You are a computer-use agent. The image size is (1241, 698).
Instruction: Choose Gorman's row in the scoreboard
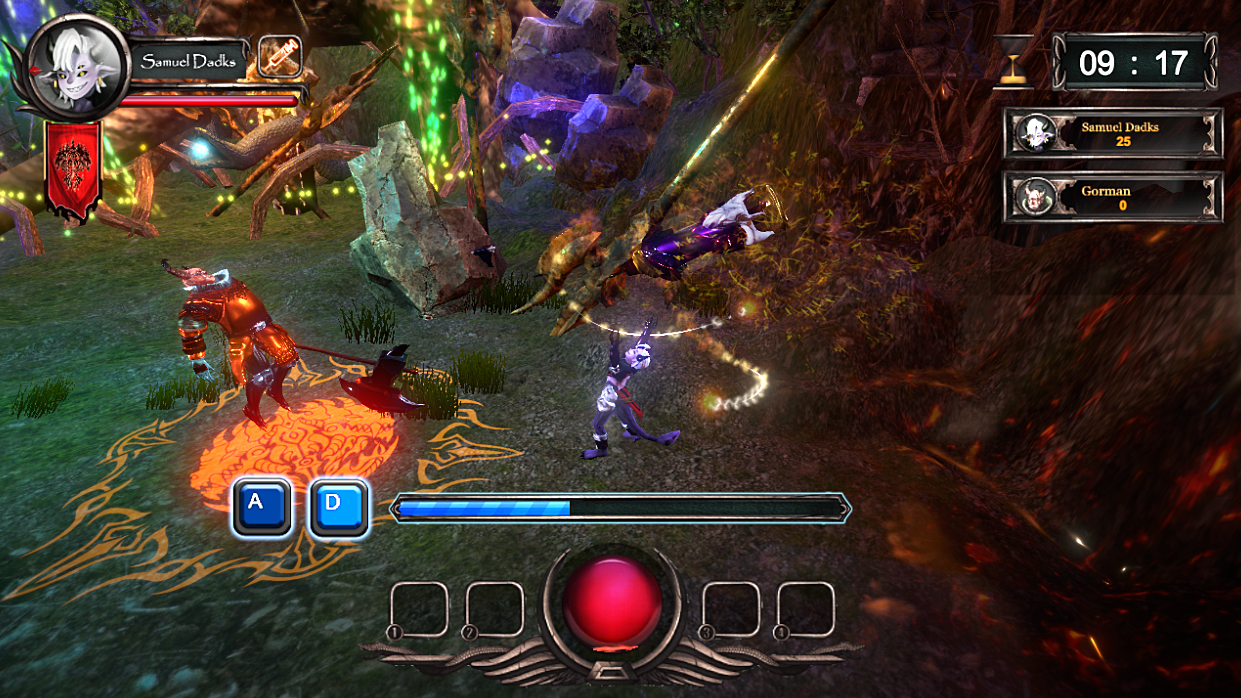click(1113, 197)
